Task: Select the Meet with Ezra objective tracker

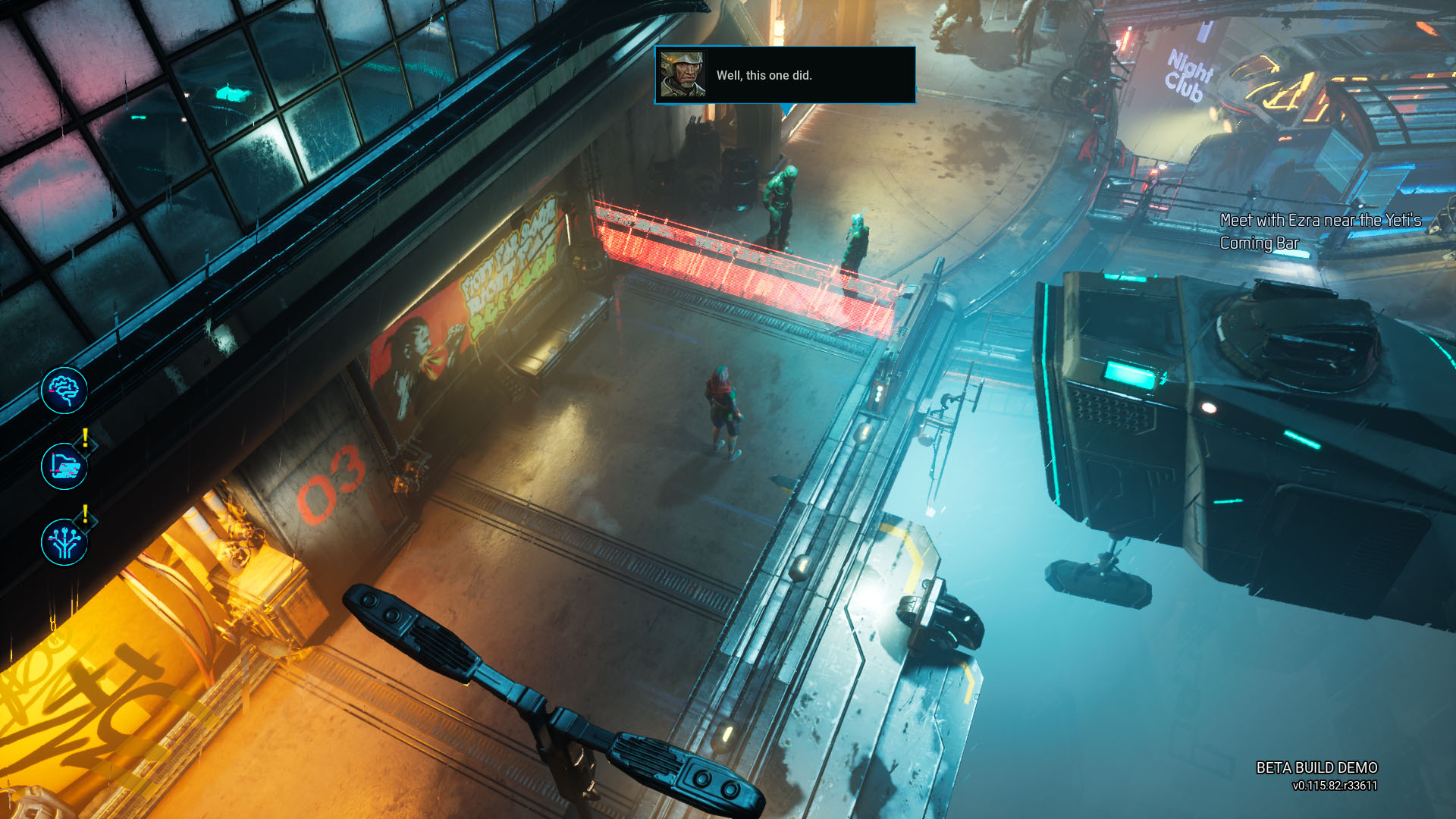Action: 1319,231
